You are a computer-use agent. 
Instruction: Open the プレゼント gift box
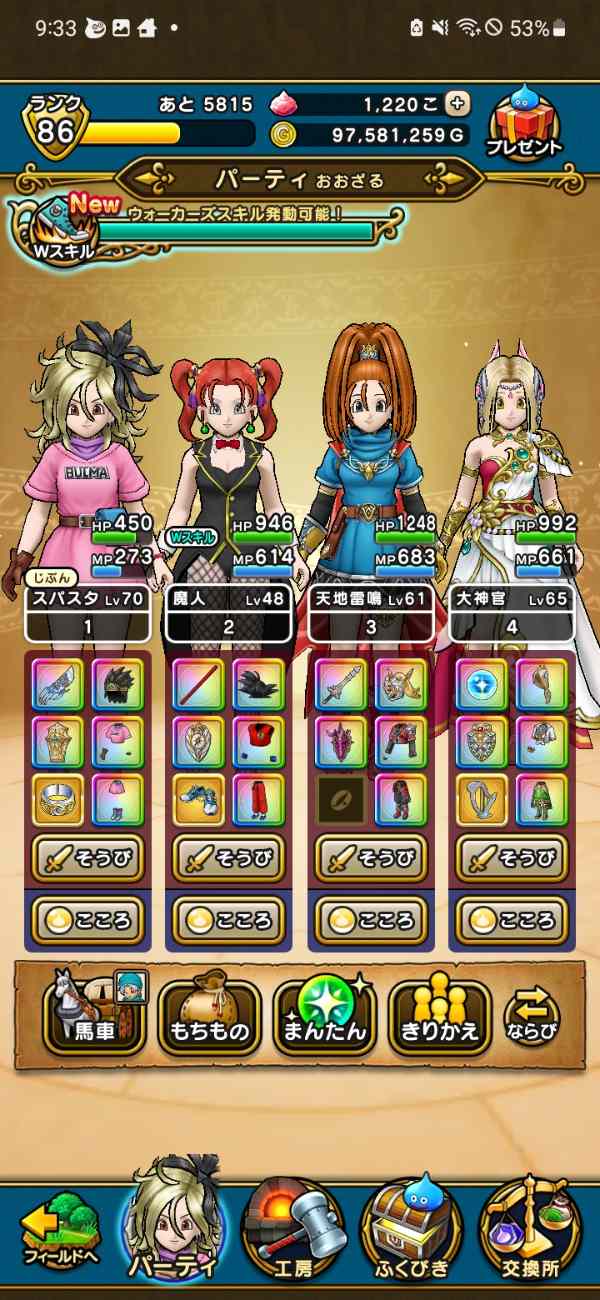pyautogui.click(x=524, y=122)
